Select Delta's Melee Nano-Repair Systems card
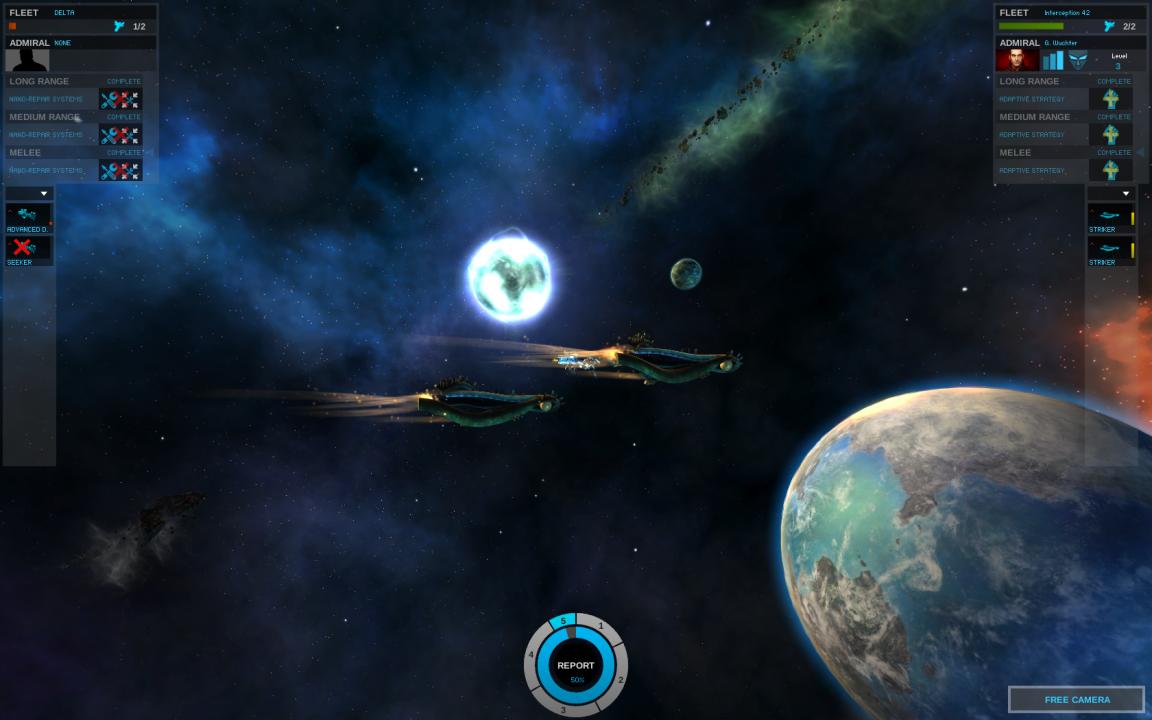 [x=120, y=170]
